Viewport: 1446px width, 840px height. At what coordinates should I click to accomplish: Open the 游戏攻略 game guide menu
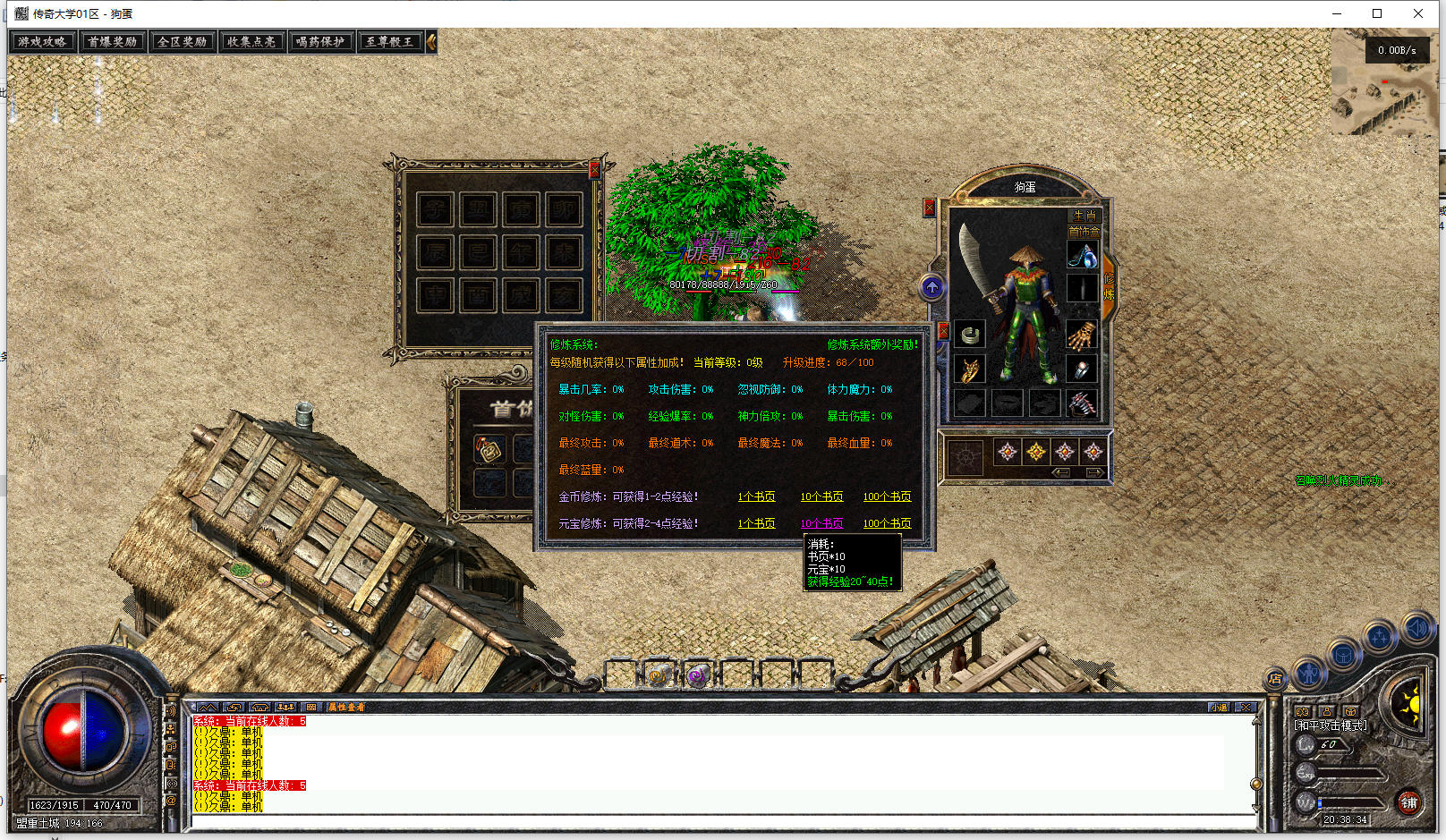(42, 42)
